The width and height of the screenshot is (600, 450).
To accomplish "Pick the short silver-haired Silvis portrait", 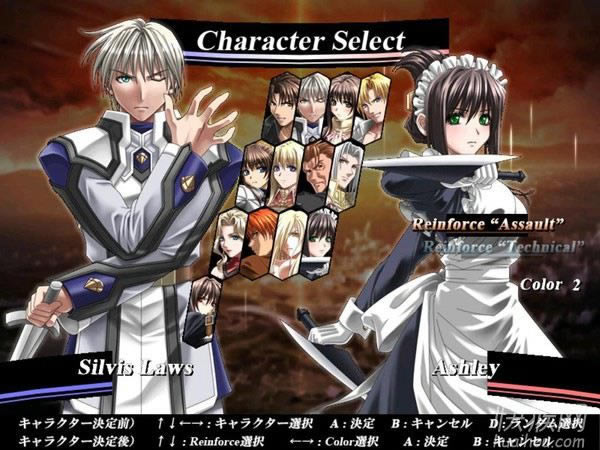I will tap(314, 104).
